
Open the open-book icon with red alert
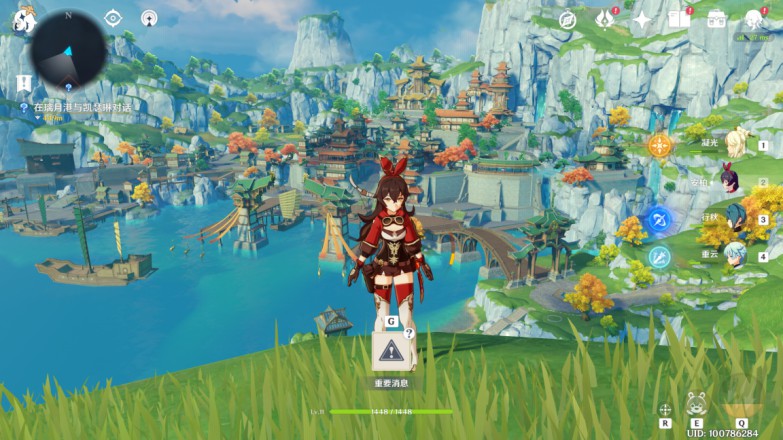coord(679,19)
